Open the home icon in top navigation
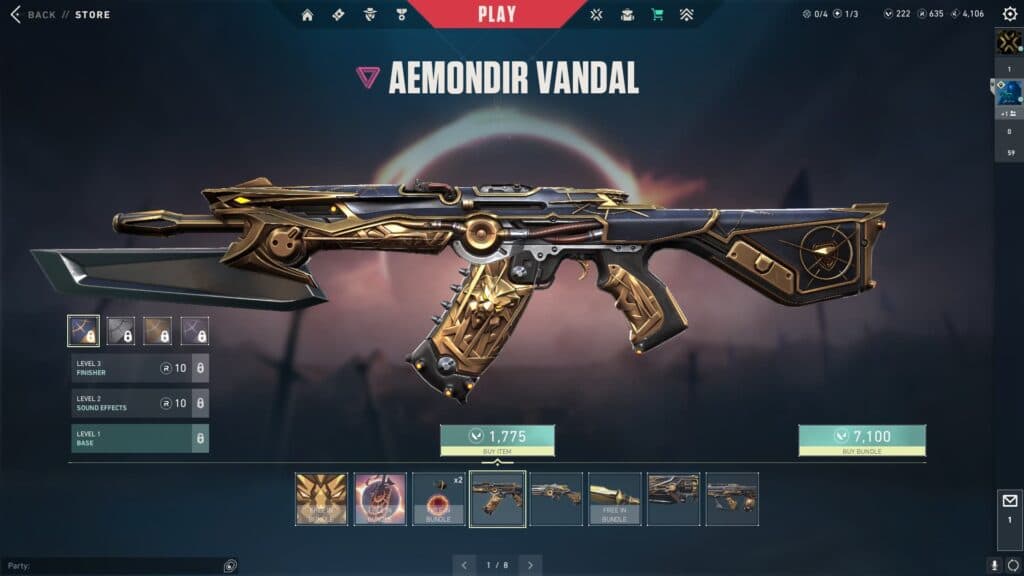The height and width of the screenshot is (576, 1024). (307, 15)
